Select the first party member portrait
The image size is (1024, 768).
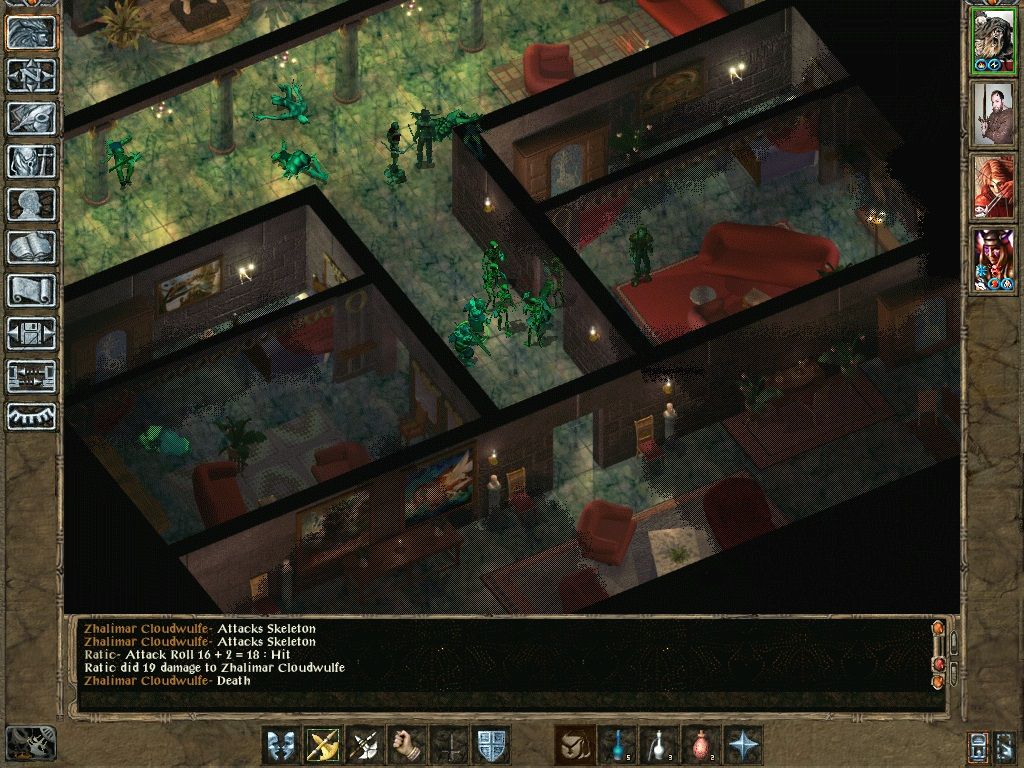(x=993, y=41)
